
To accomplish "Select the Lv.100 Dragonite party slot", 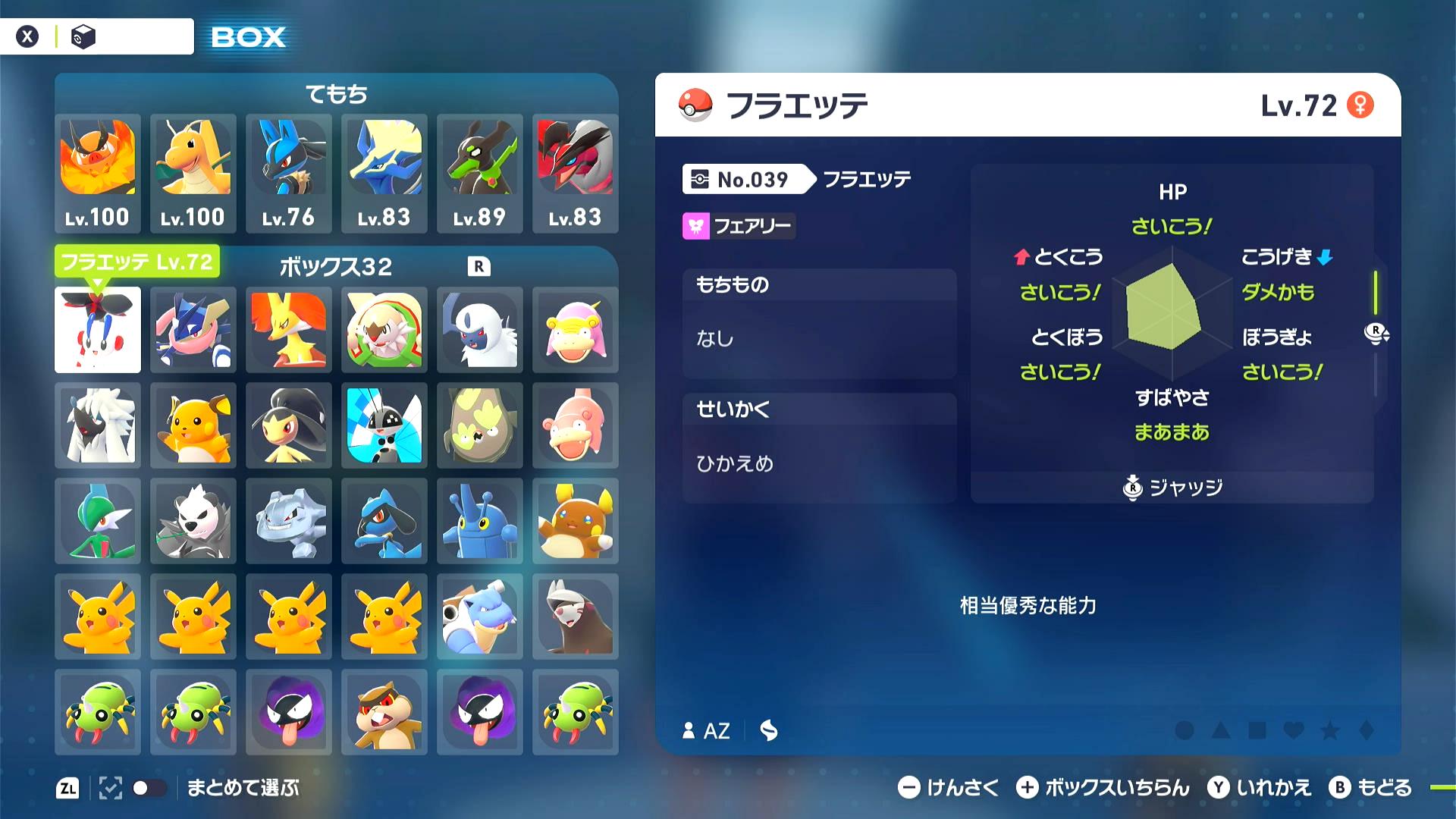I will pyautogui.click(x=193, y=173).
